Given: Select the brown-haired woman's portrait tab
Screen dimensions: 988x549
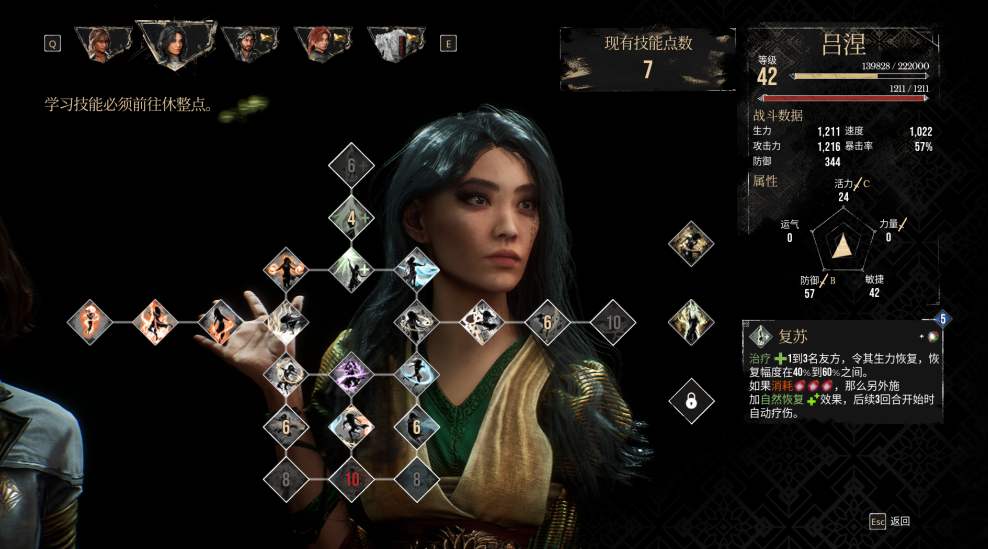Looking at the screenshot, I should coord(102,42).
